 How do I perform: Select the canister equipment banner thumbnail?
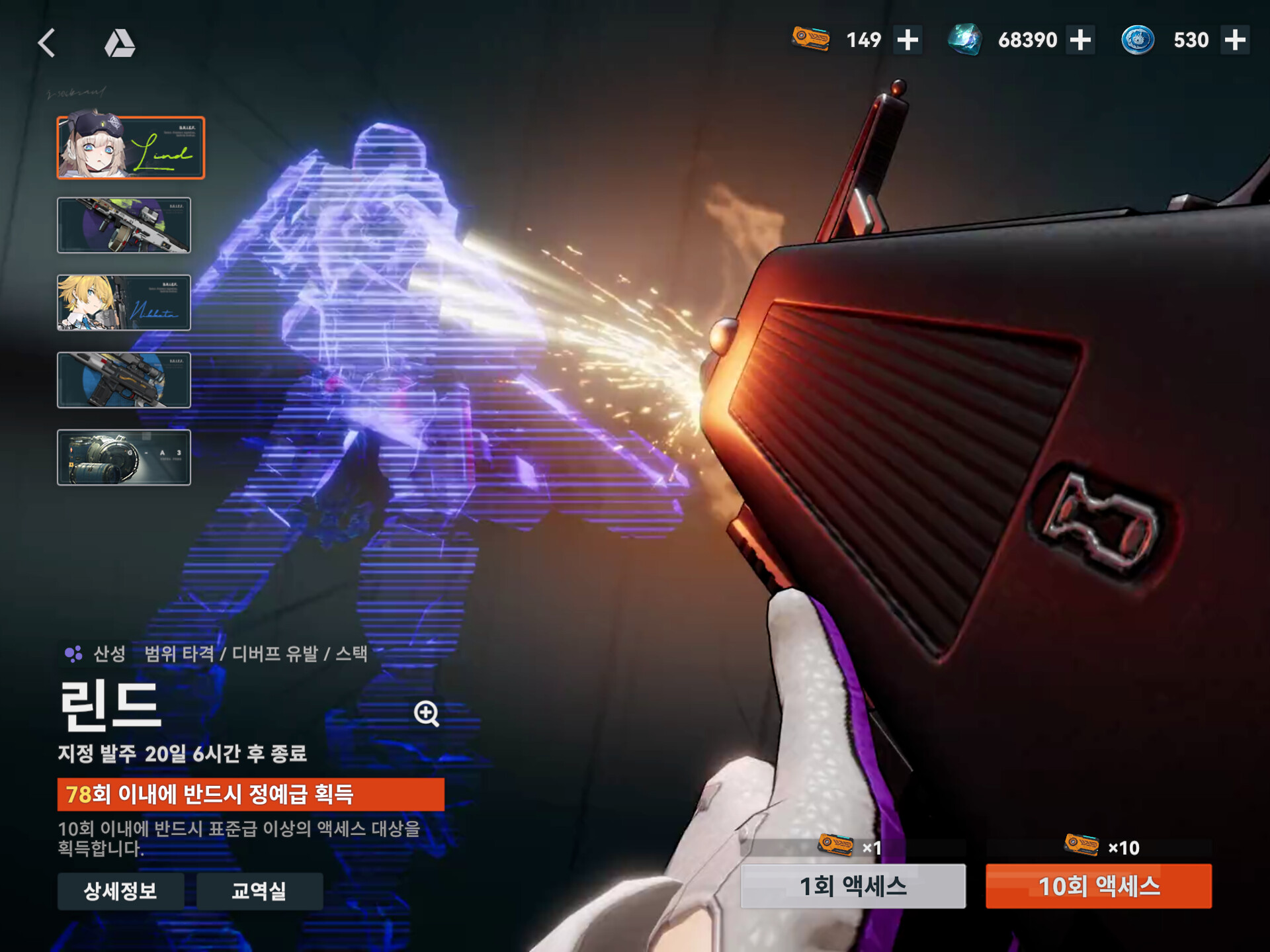(124, 457)
